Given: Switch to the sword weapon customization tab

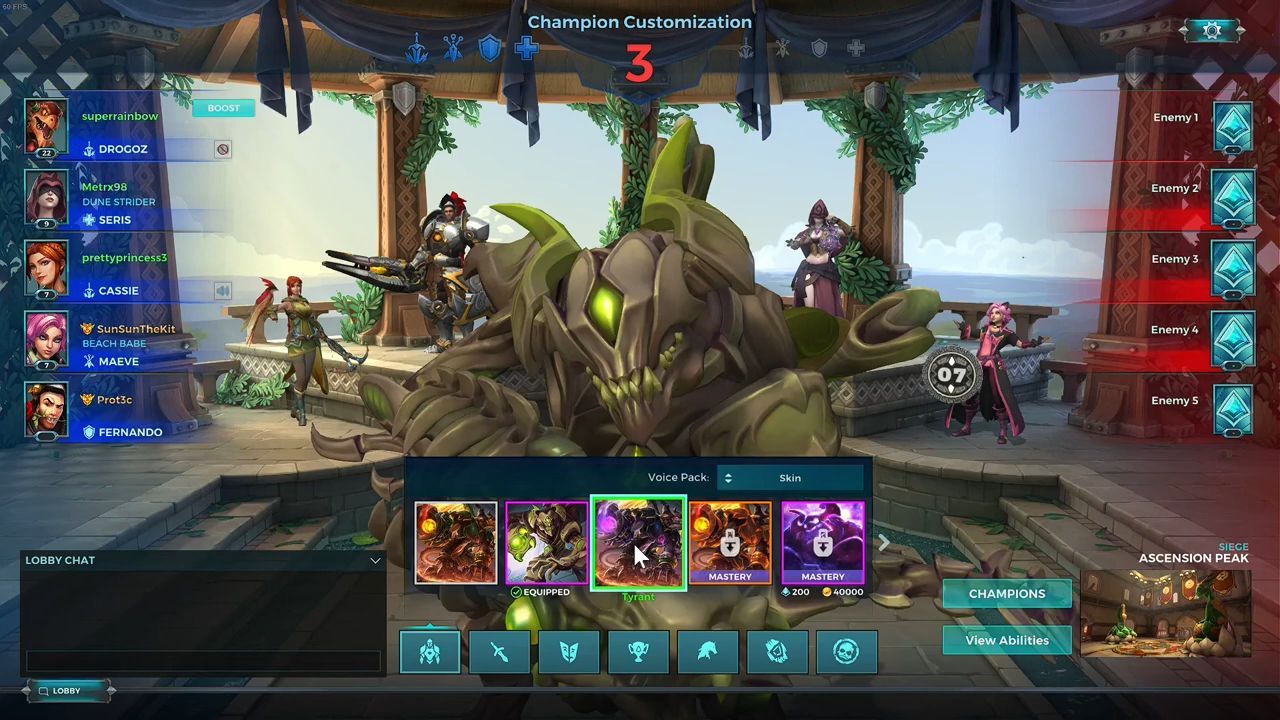Looking at the screenshot, I should point(499,652).
